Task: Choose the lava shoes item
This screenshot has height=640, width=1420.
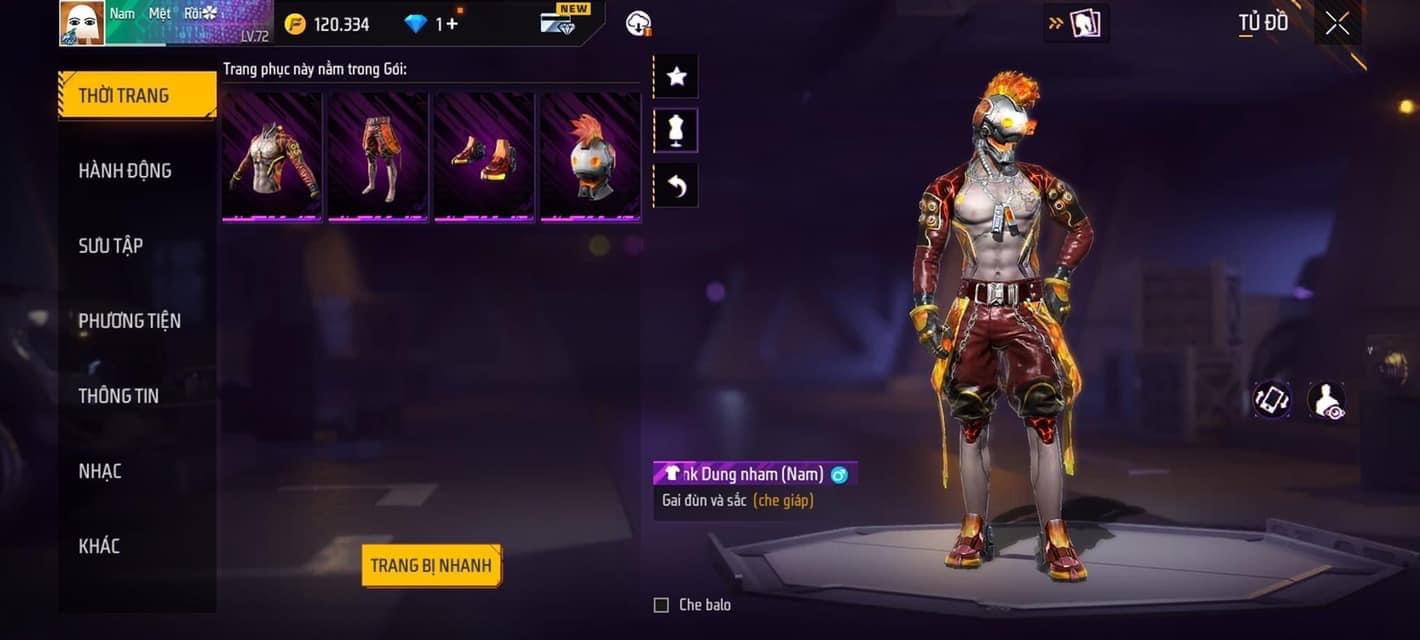Action: click(484, 156)
